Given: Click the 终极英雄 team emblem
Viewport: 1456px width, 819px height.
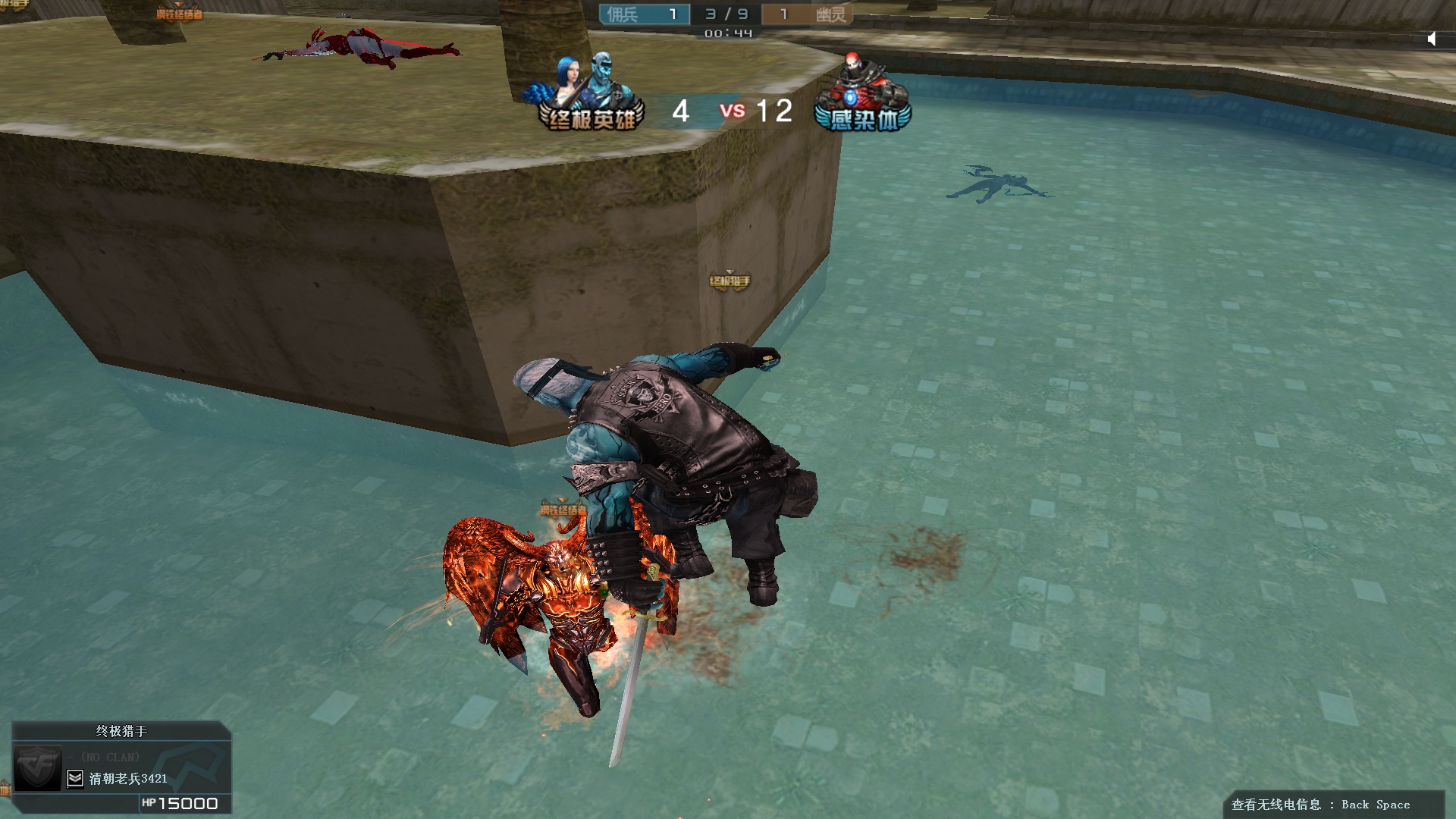Looking at the screenshot, I should pyautogui.click(x=589, y=93).
